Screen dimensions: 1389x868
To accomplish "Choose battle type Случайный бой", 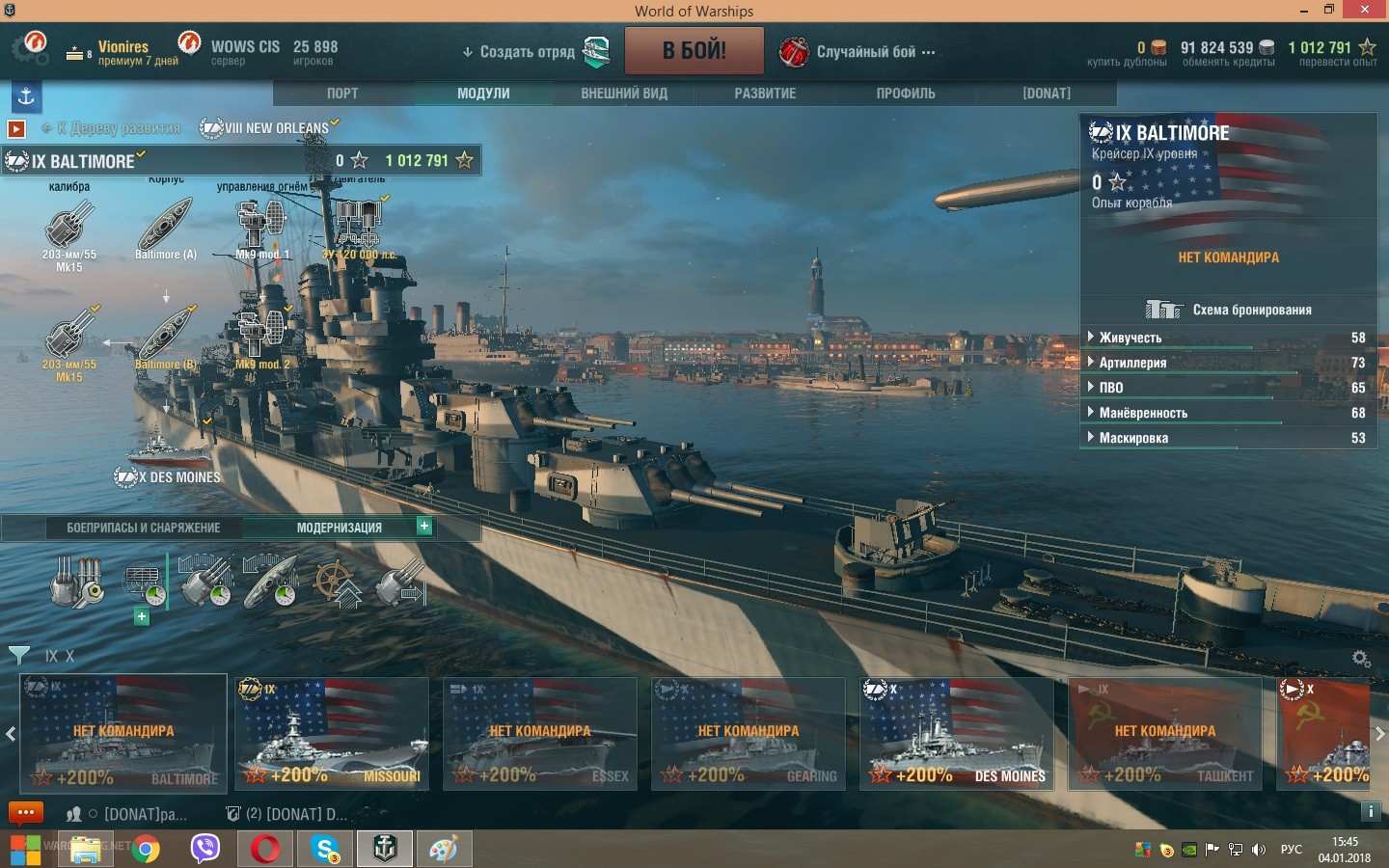I will point(865,52).
